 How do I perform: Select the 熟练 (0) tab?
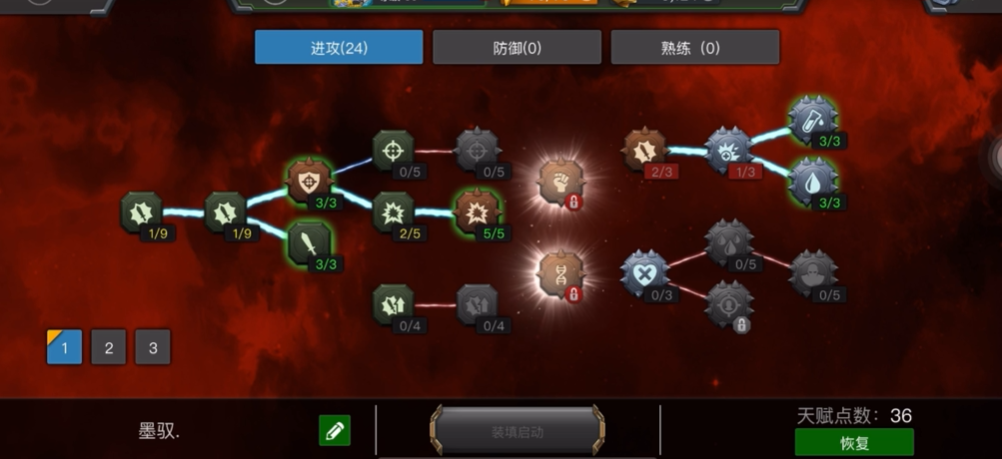click(x=695, y=47)
